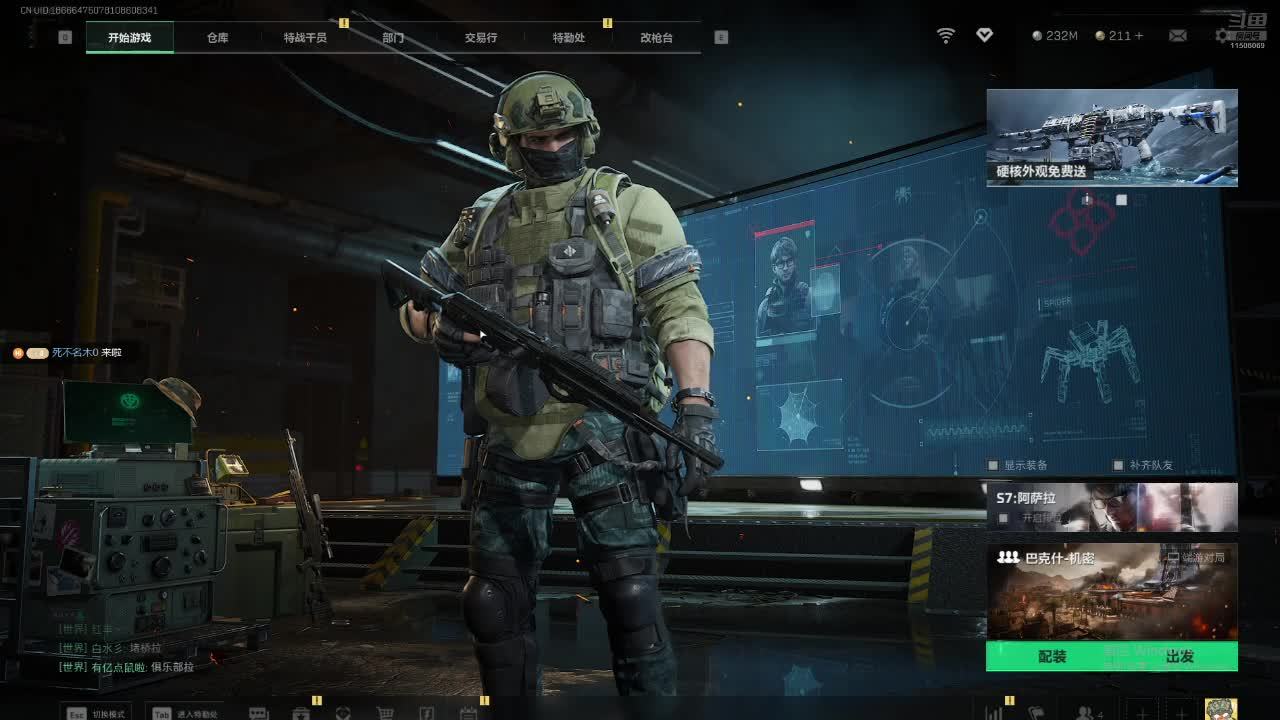
Task: Switch to the 仓库 (Warehouse) tab
Action: click(x=217, y=37)
